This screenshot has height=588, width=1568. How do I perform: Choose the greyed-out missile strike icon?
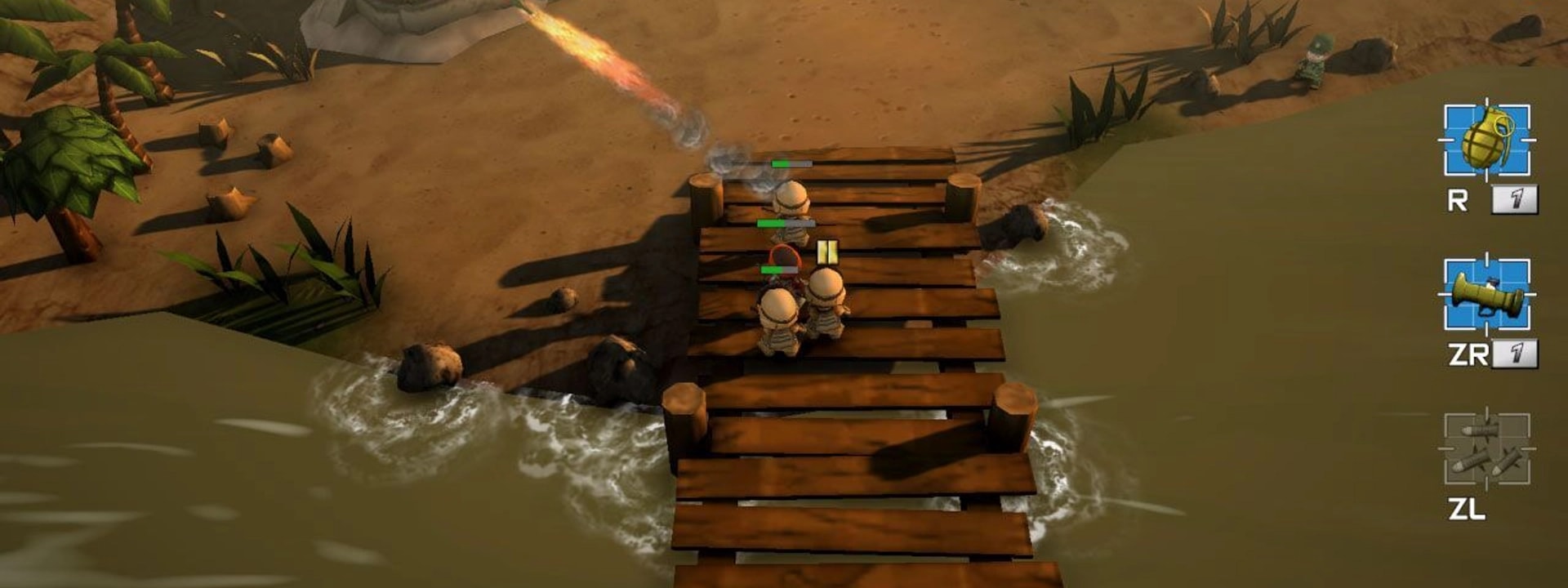pos(1486,450)
